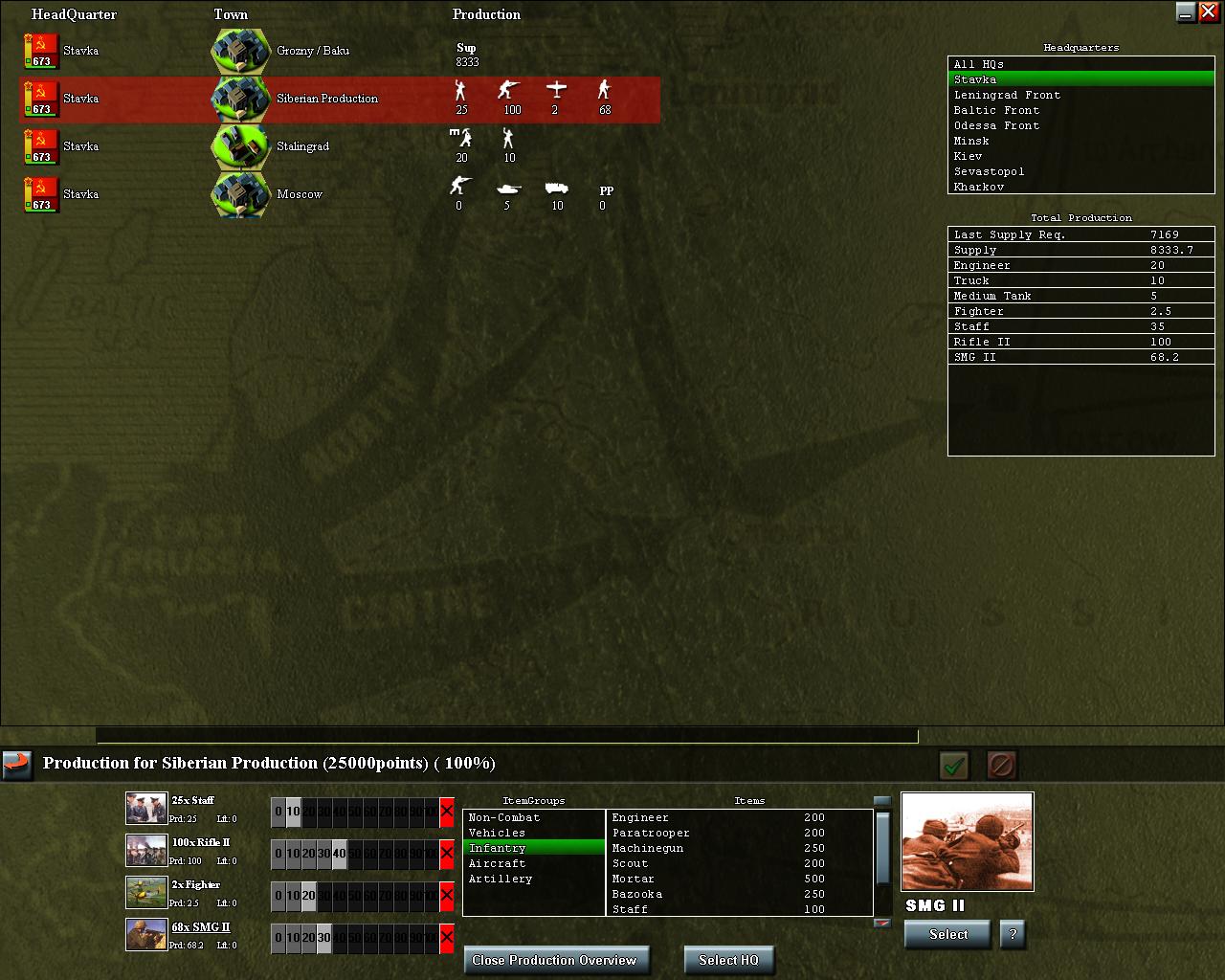
Task: Toggle off Staff production with its red X
Action: coord(446,811)
